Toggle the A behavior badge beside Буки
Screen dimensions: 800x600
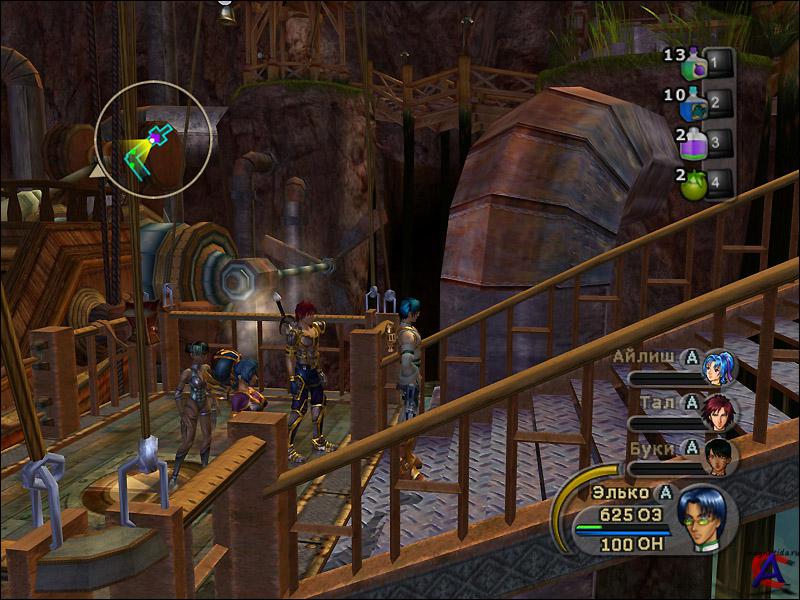click(689, 447)
